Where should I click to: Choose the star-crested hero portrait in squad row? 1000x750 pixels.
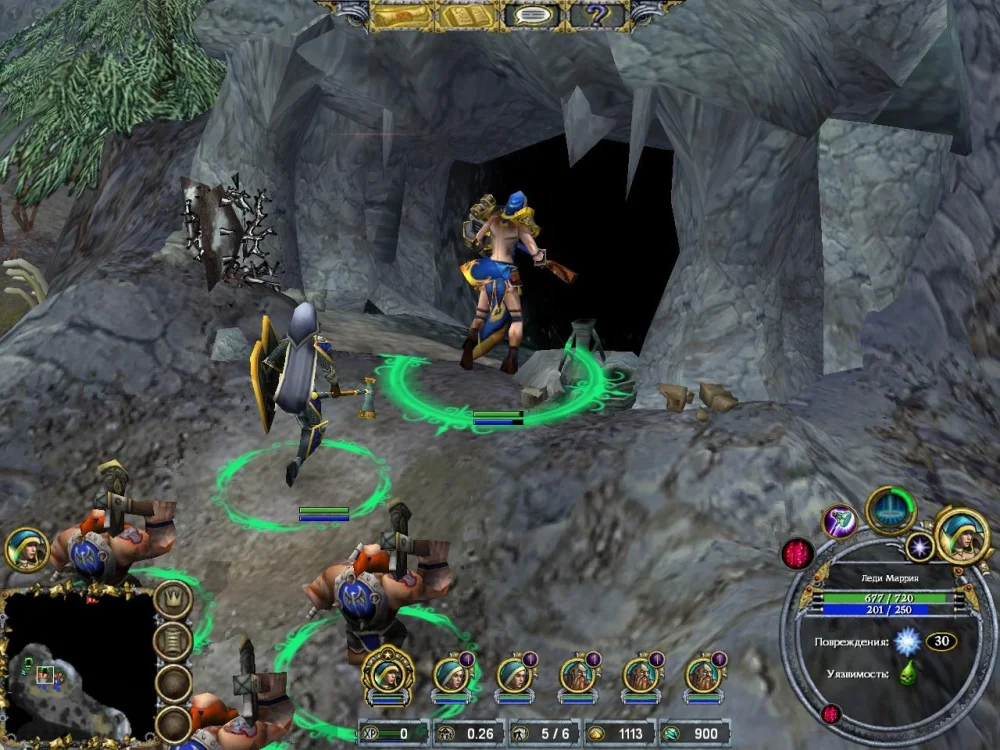pyautogui.click(x=388, y=673)
